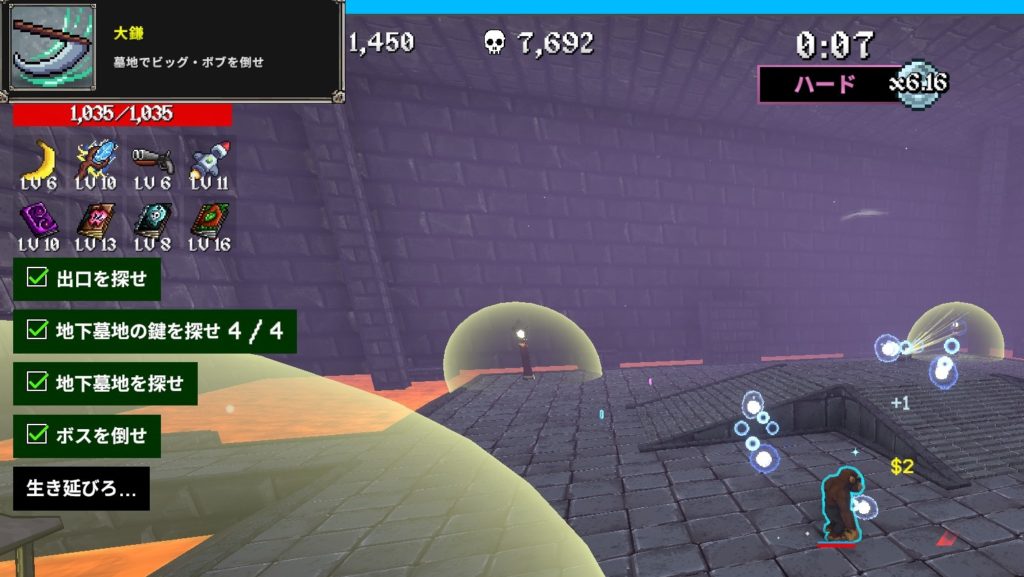Screen dimensions: 1024x577
Task: Select the 地下墓地を探せ objective
Action: [x=105, y=384]
